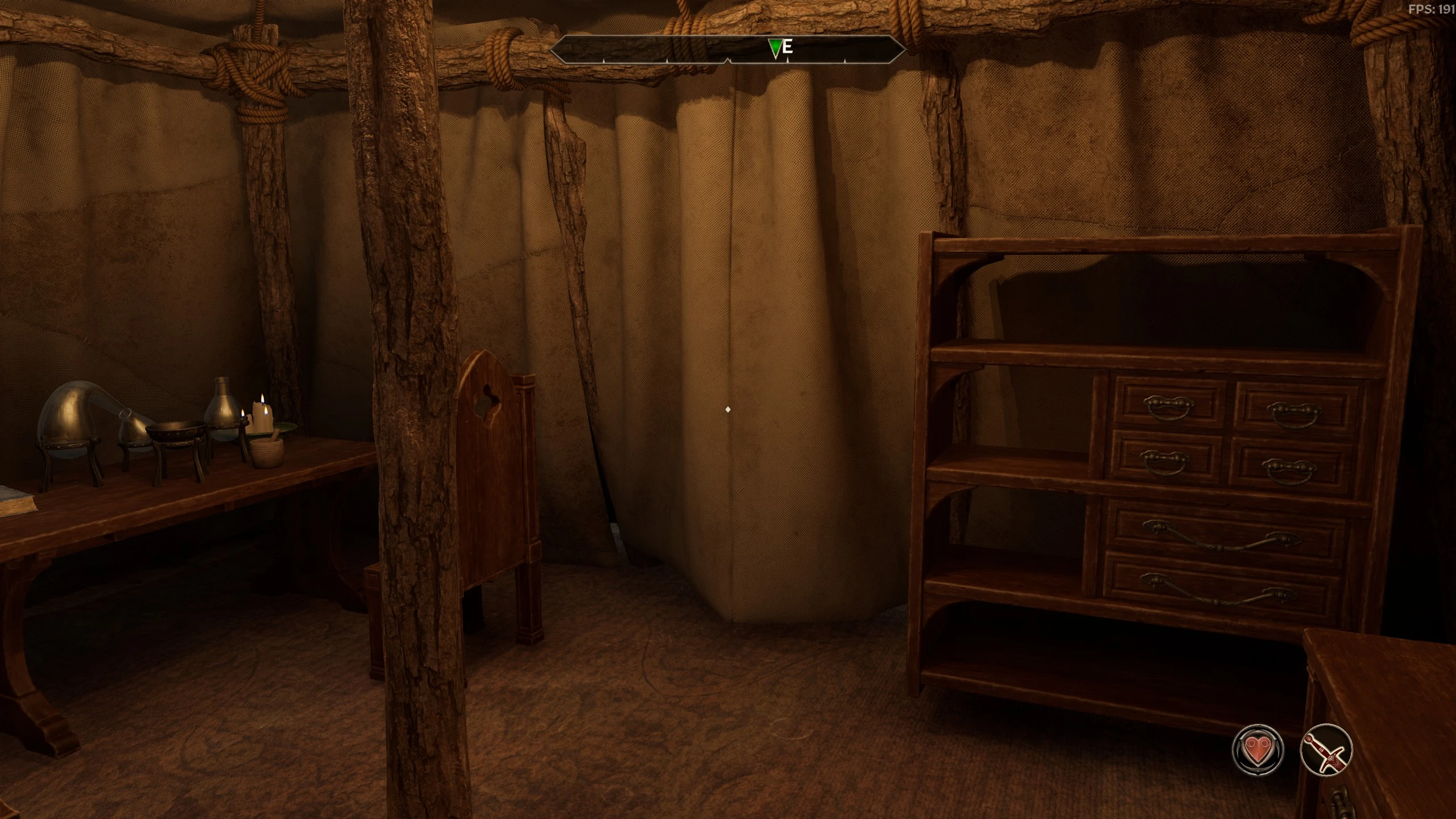Screen dimensions: 1456x819
Task: Click the red heart HUD icon
Action: click(1258, 750)
